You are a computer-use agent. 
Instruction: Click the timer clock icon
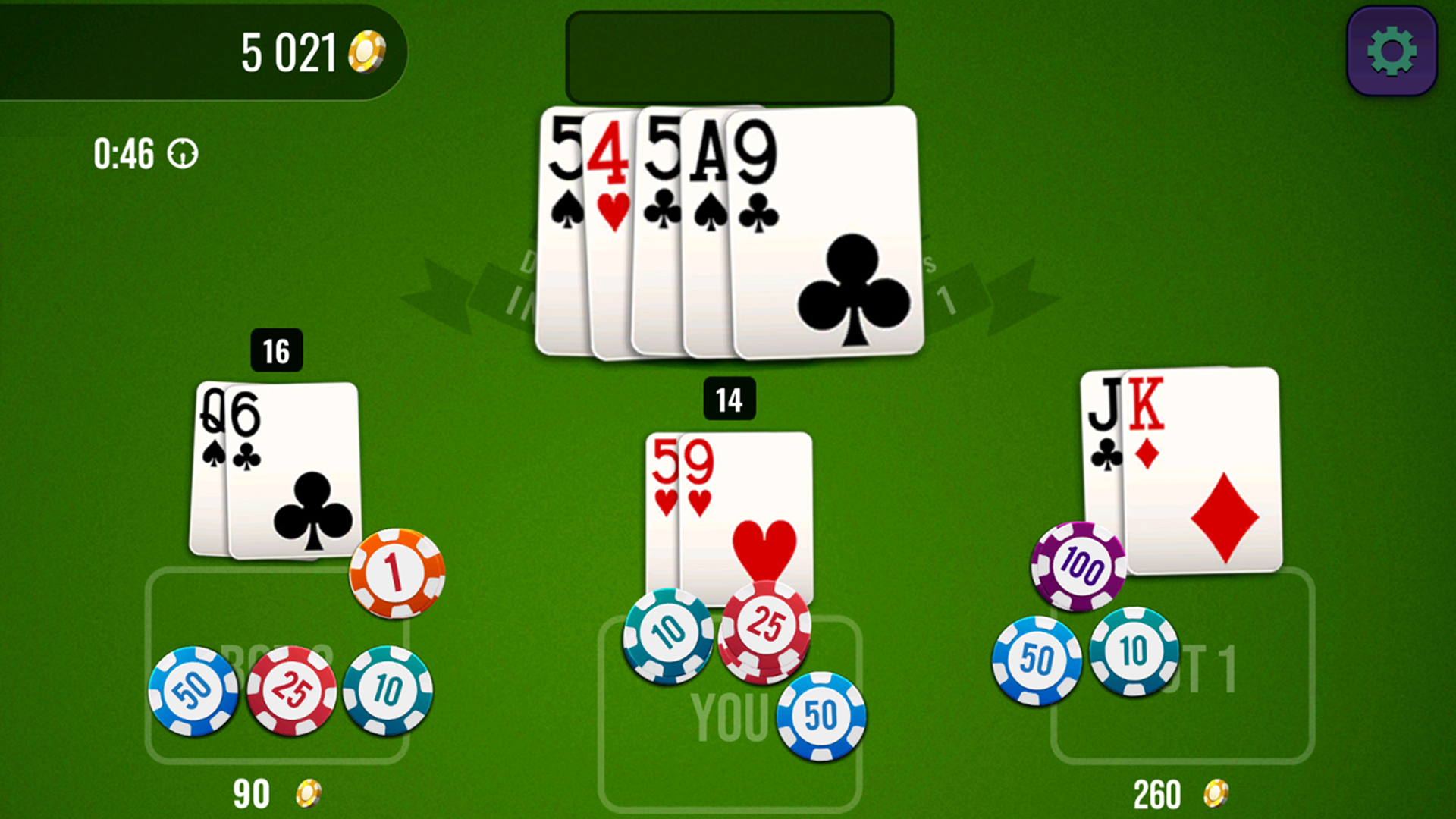coord(182,154)
